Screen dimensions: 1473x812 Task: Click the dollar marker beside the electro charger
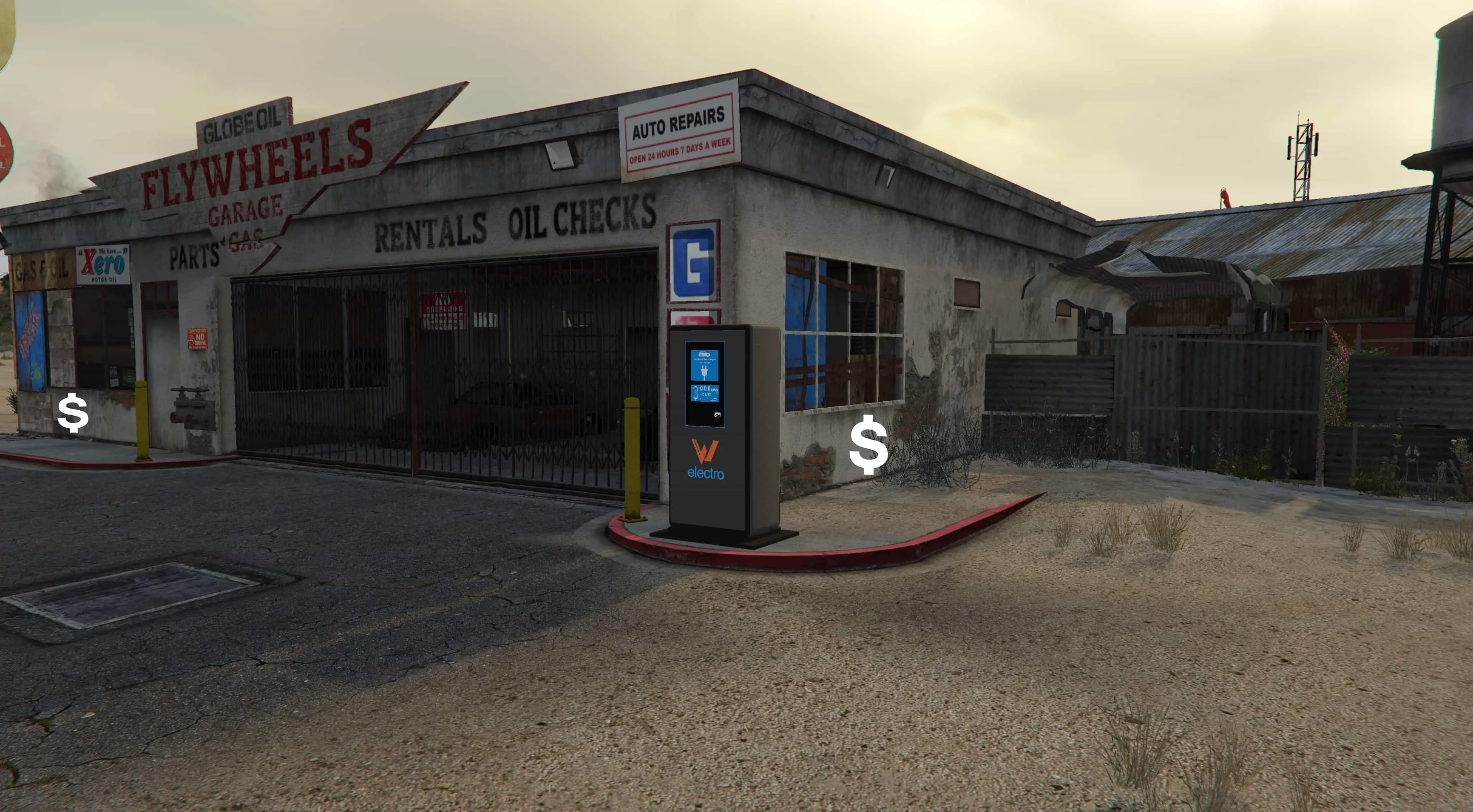pos(868,444)
